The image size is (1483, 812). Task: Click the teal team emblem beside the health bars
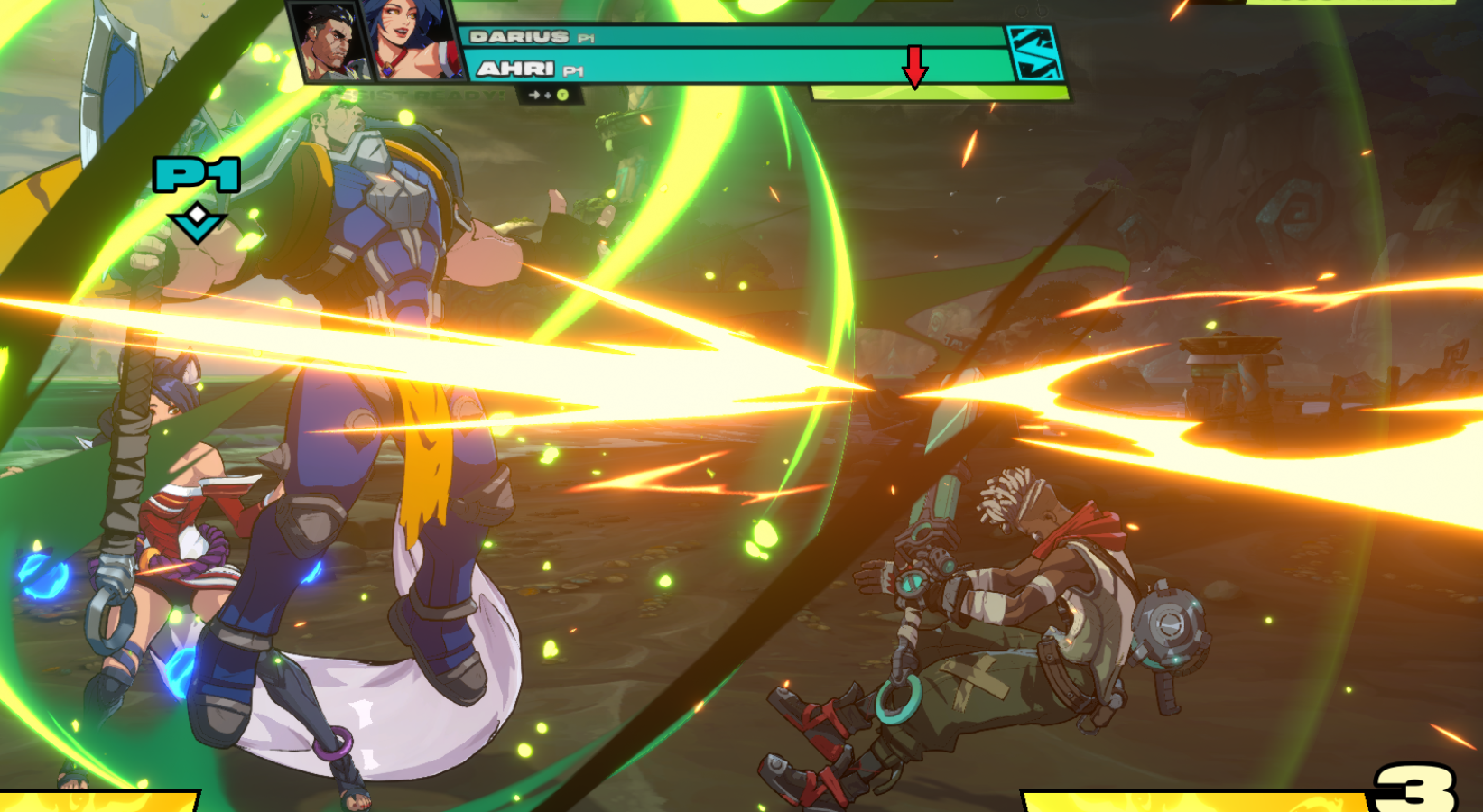click(x=1034, y=53)
